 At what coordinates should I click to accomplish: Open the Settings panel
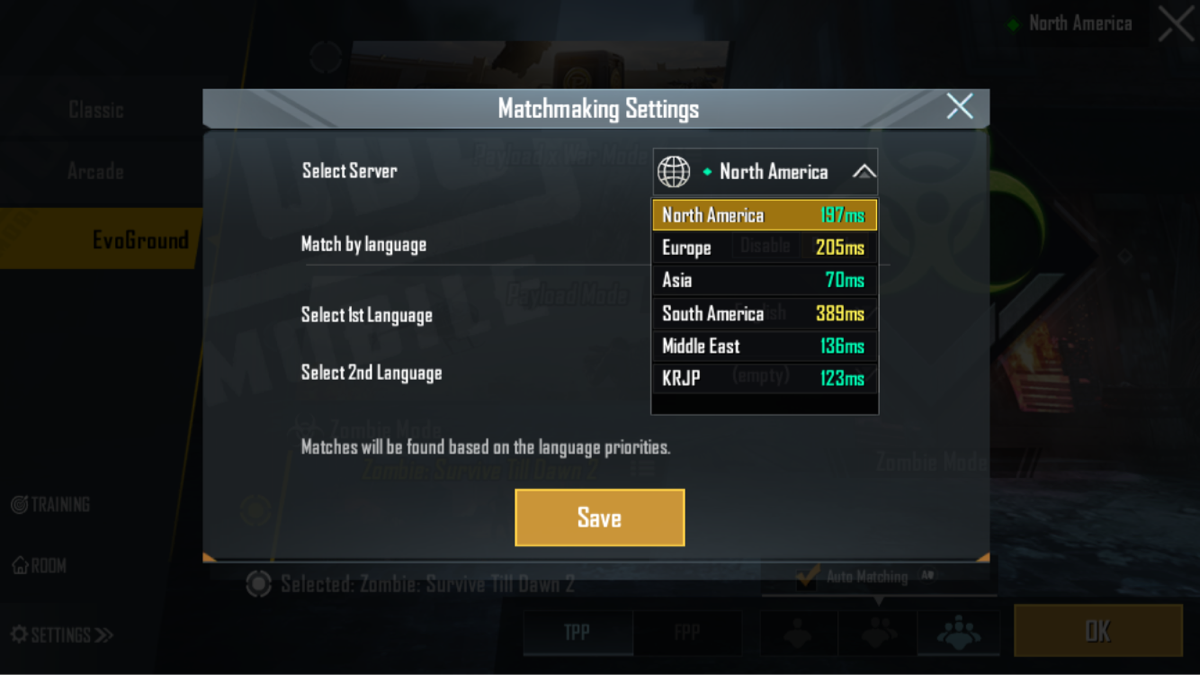(x=62, y=635)
